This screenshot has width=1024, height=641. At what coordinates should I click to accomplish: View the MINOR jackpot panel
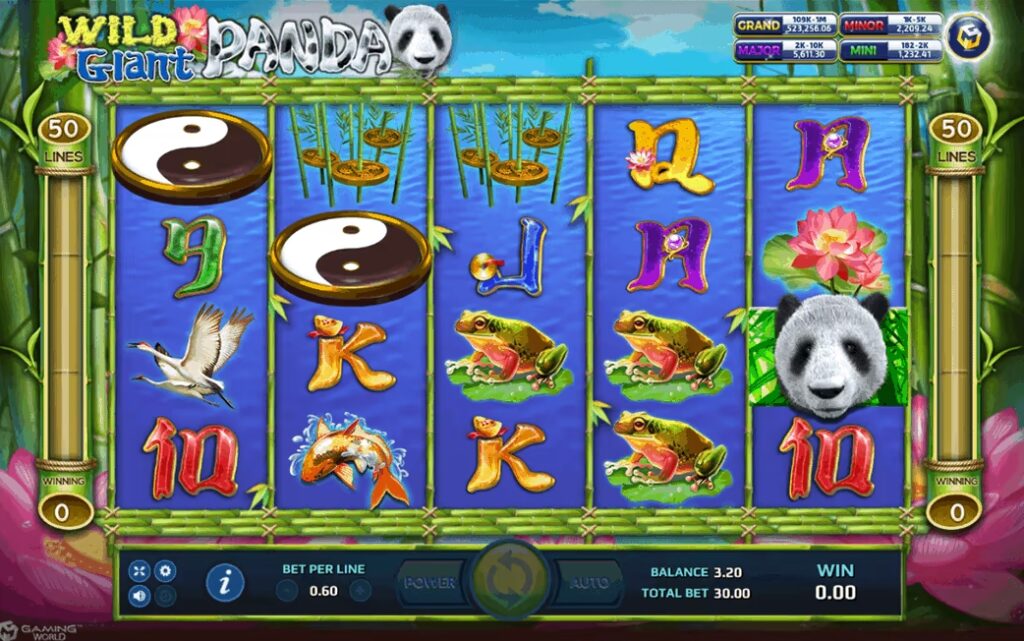point(888,25)
